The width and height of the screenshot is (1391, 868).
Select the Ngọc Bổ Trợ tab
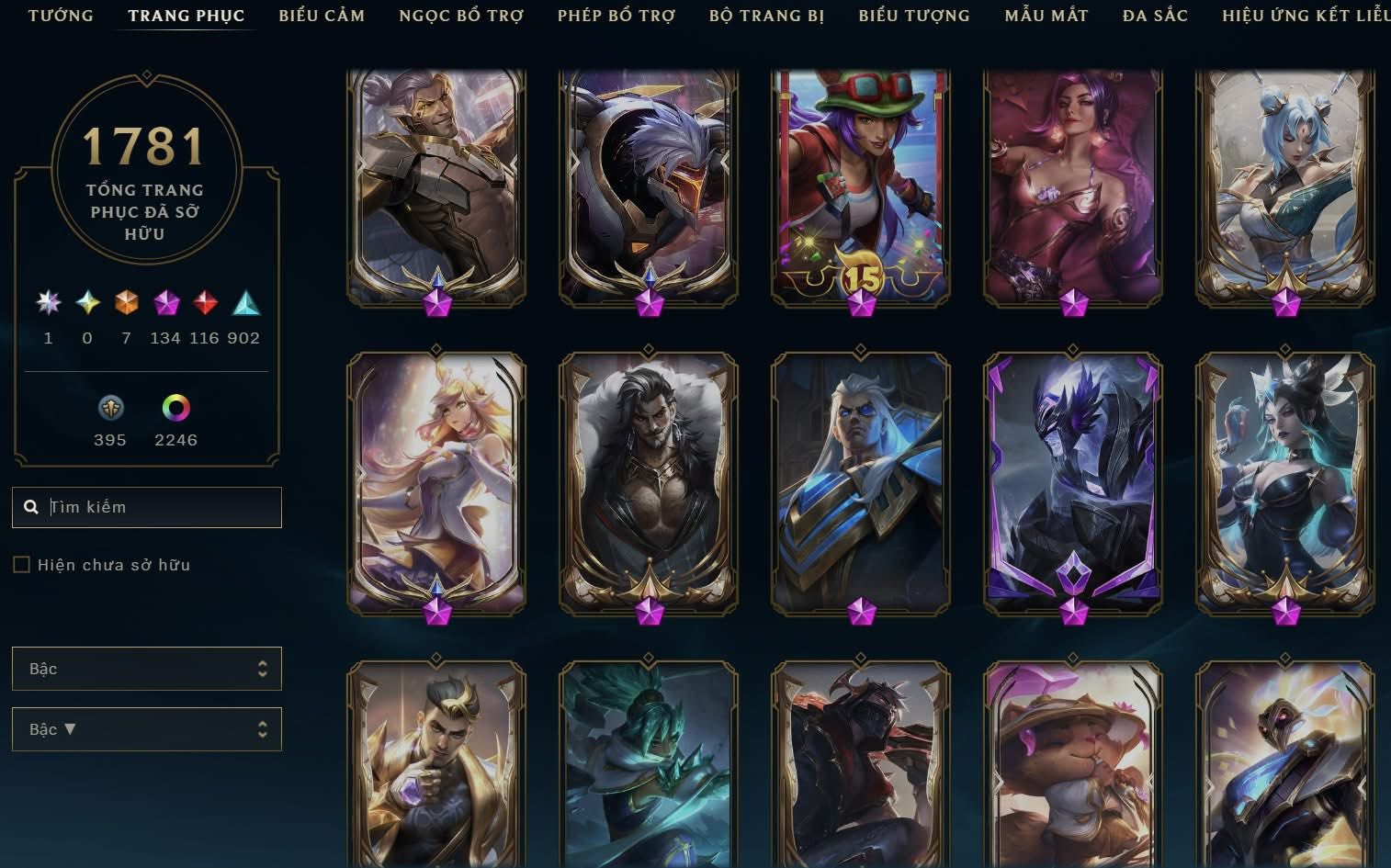[x=461, y=16]
